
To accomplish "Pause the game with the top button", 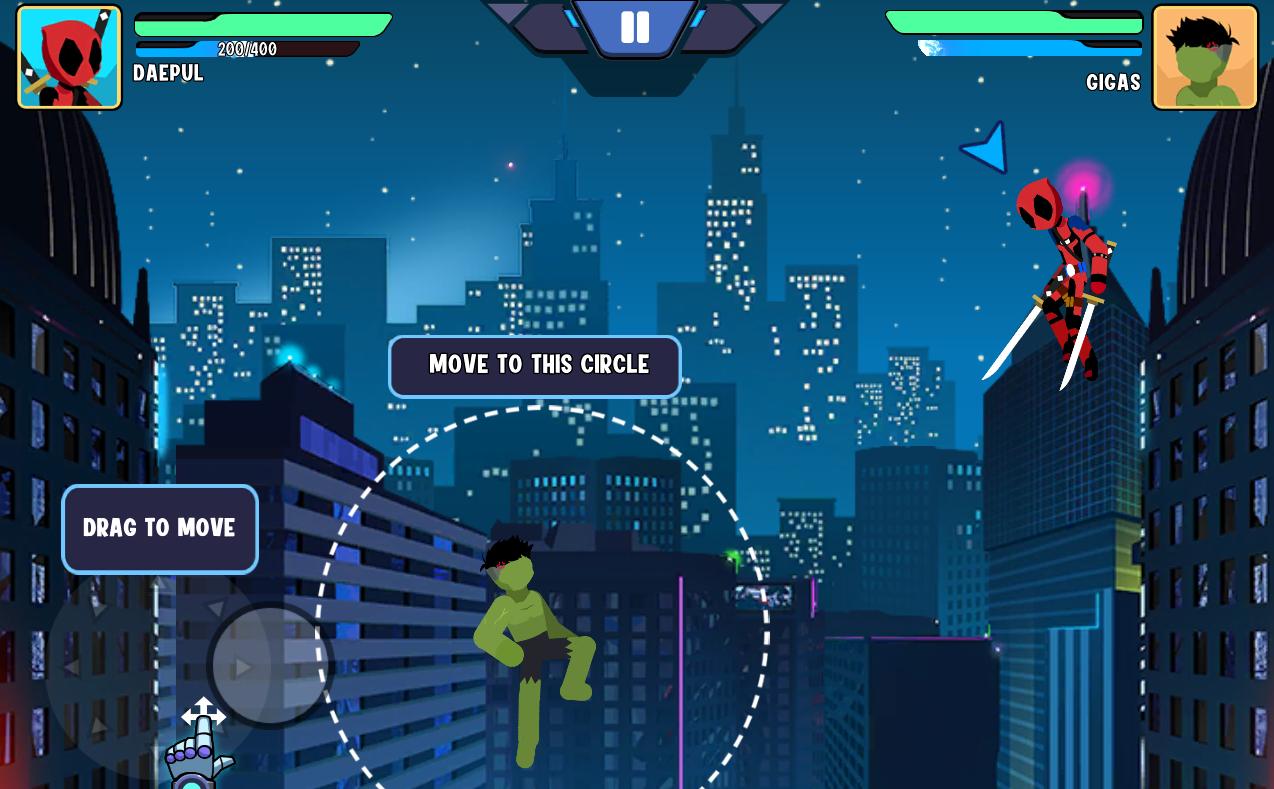I will 635,27.
